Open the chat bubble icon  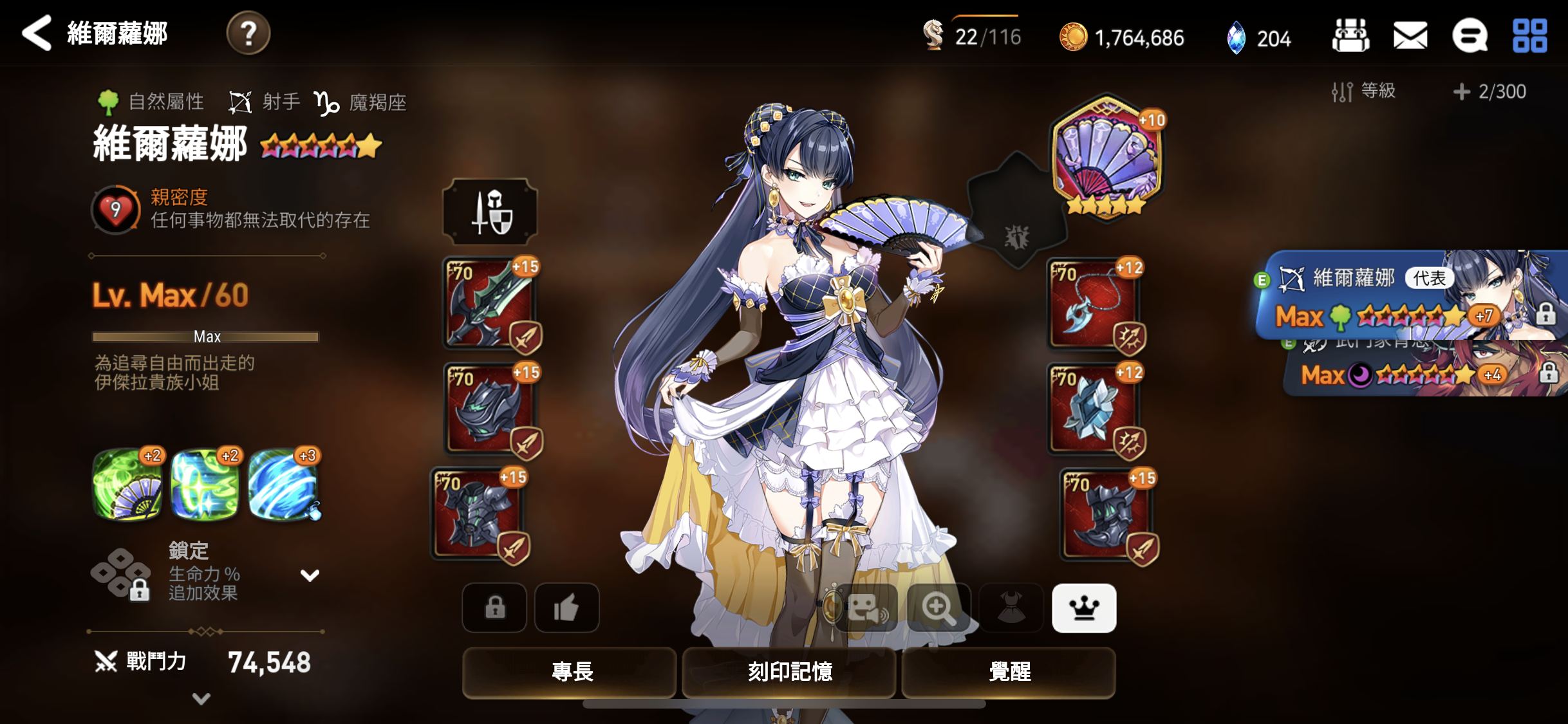[x=1470, y=35]
